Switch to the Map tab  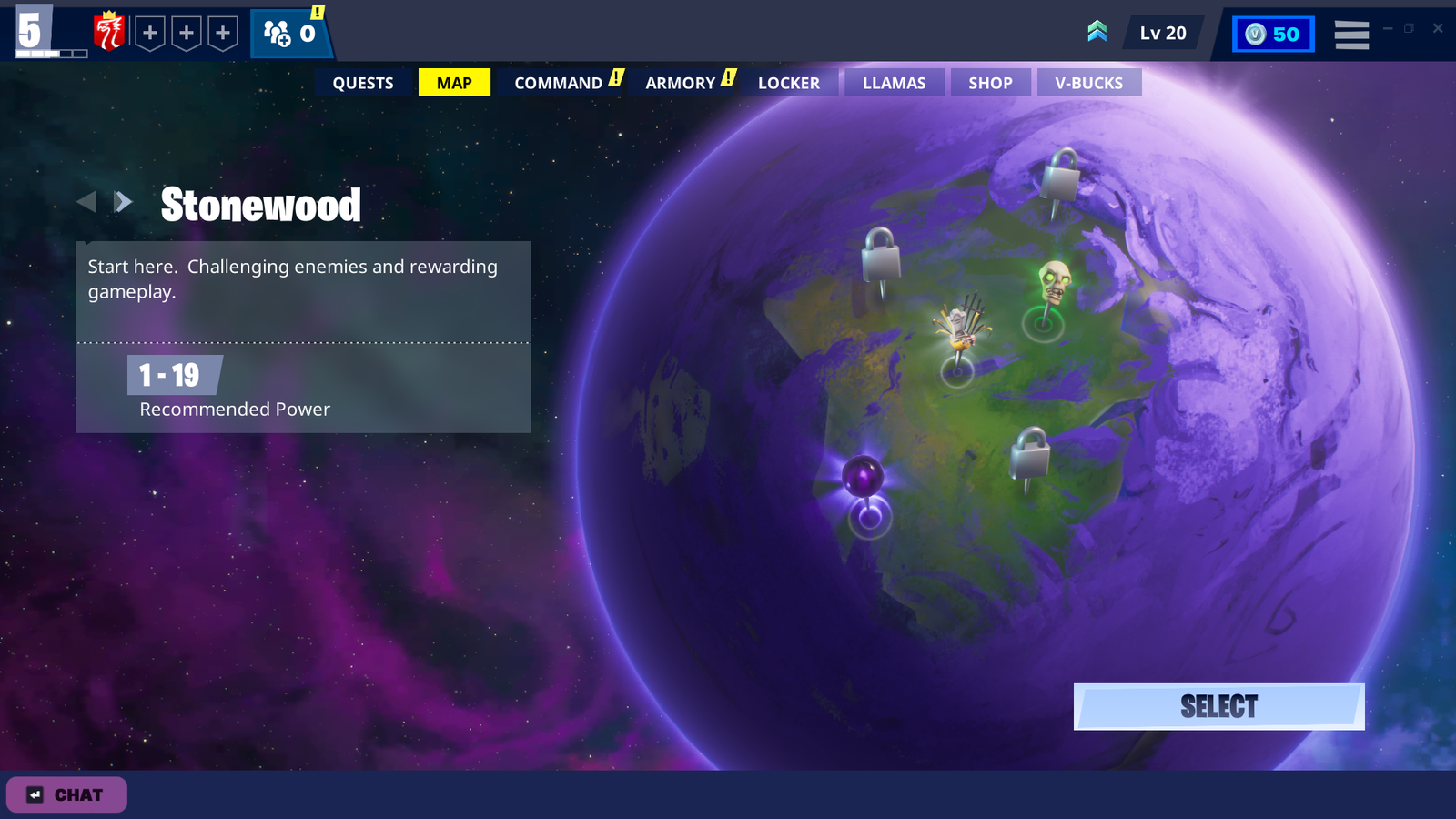pos(454,83)
